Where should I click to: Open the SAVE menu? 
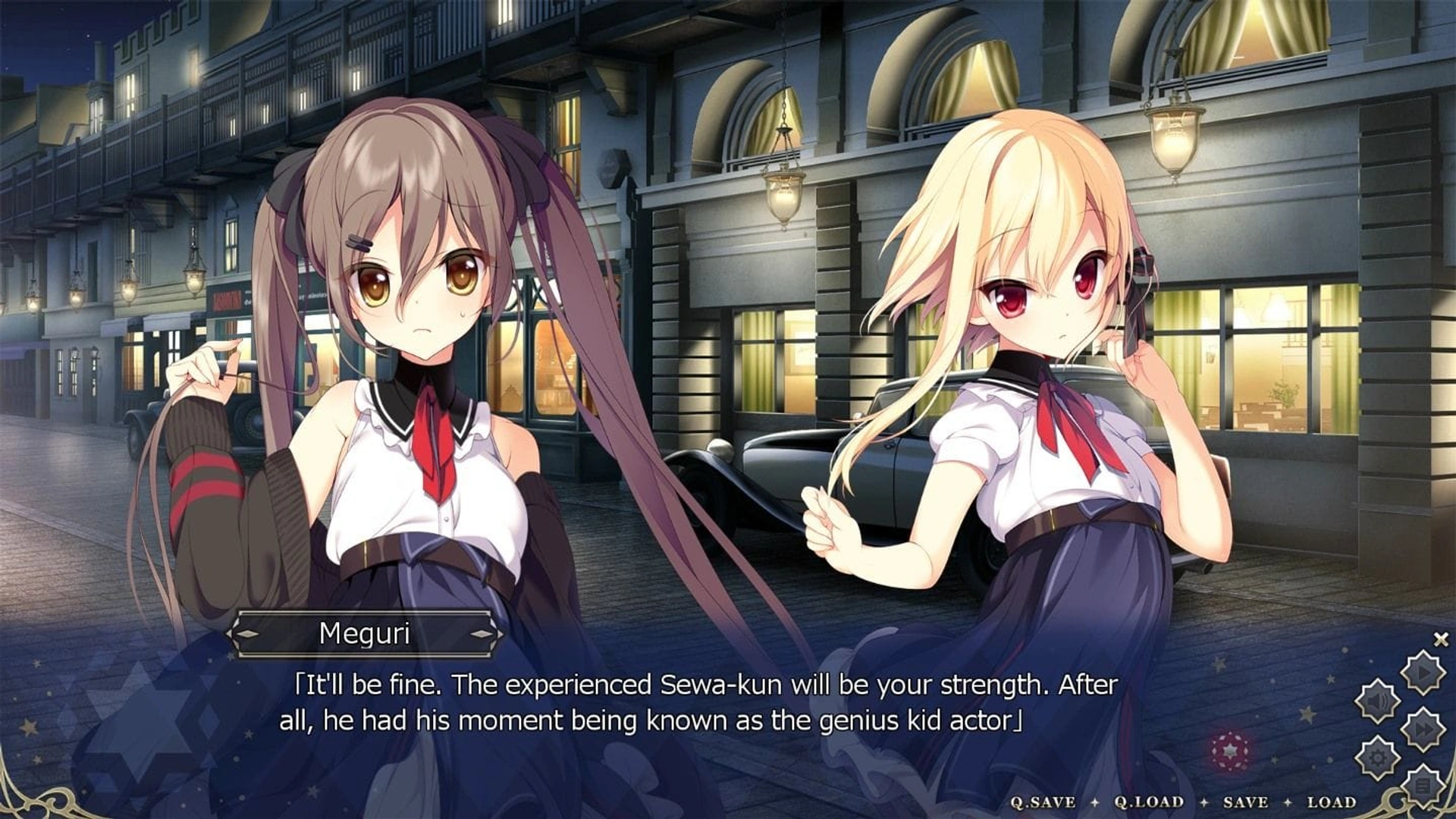(1245, 802)
